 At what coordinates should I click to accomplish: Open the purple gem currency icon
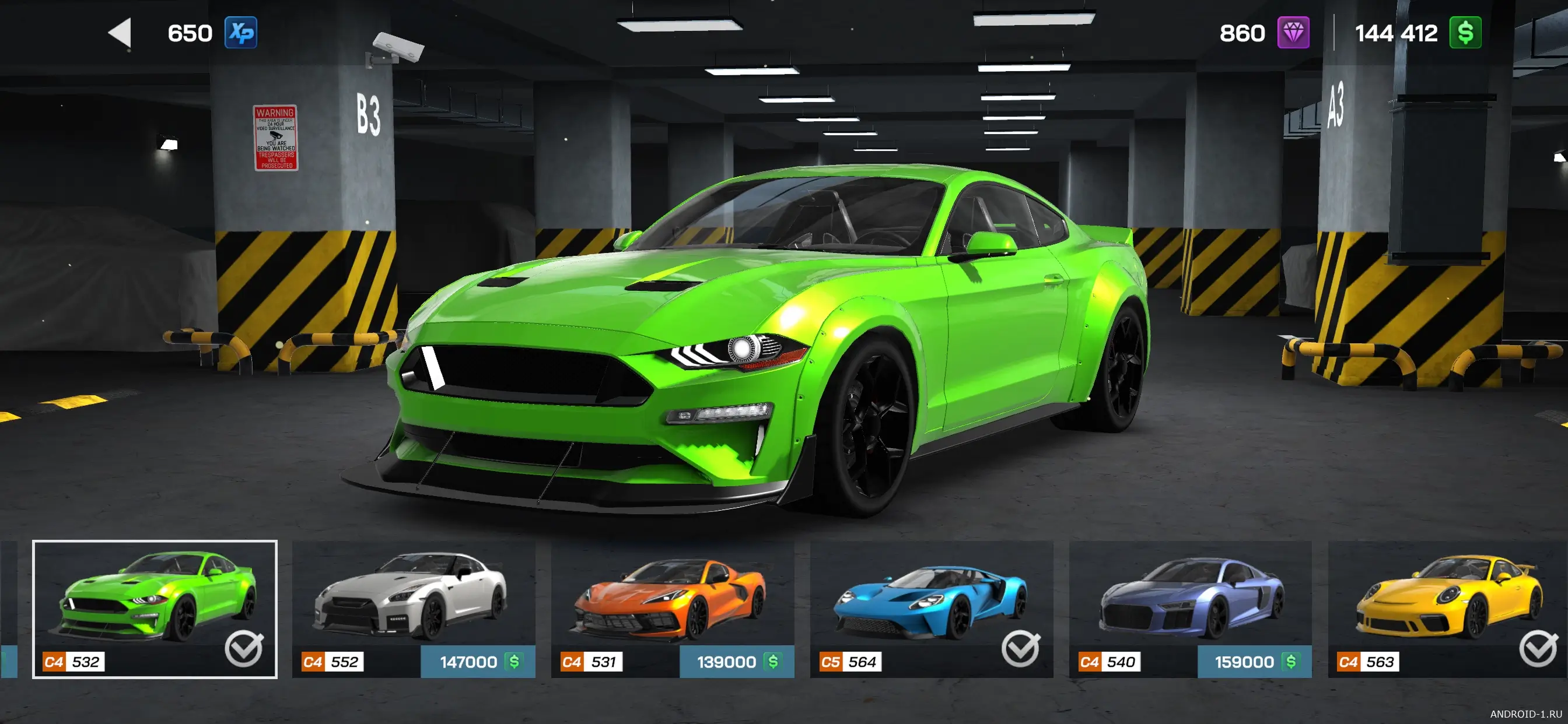(x=1293, y=33)
